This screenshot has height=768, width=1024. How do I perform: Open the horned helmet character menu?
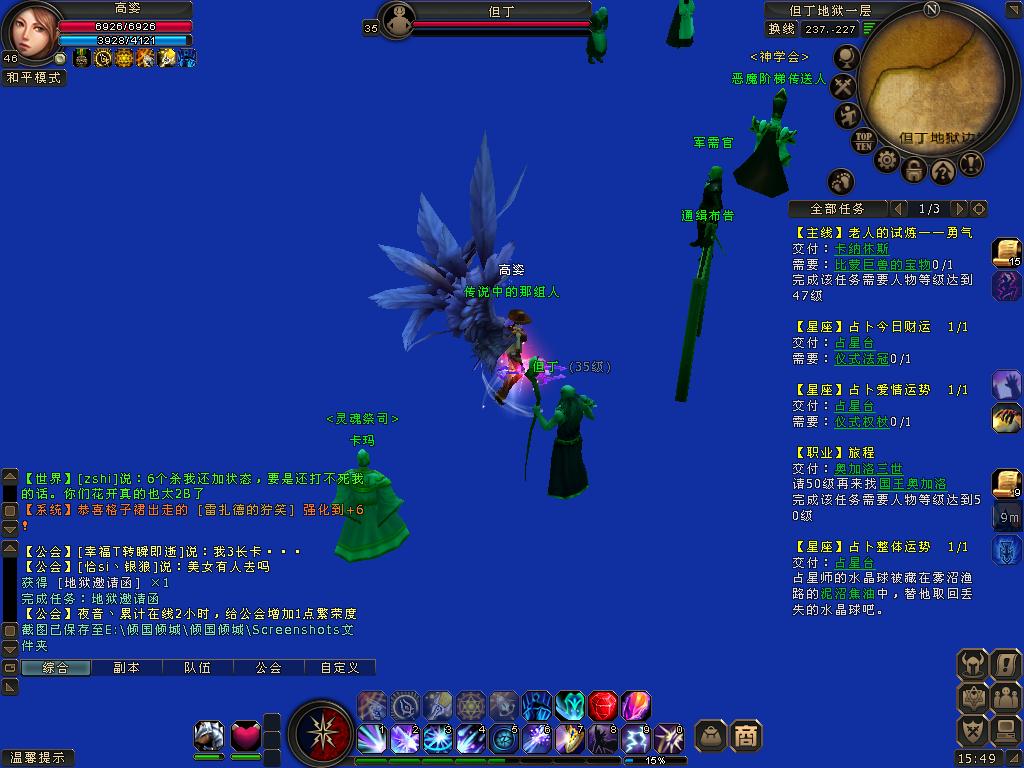[x=972, y=663]
